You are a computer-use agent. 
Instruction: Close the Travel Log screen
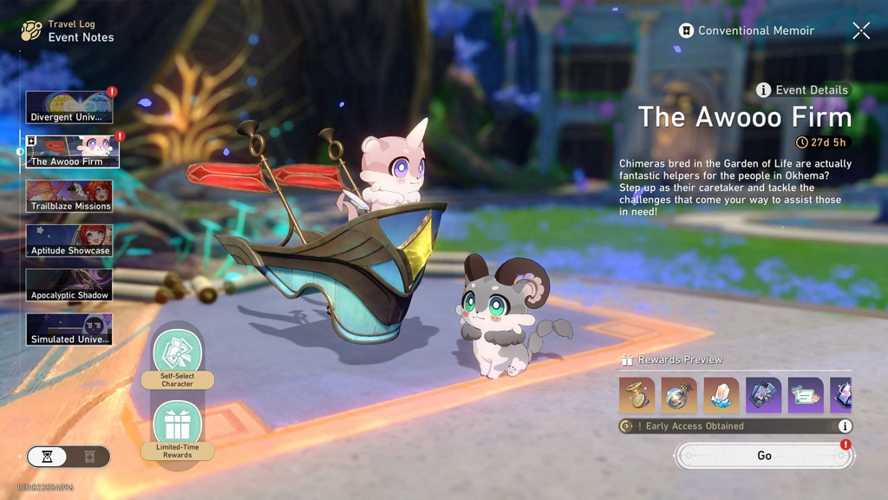[861, 31]
